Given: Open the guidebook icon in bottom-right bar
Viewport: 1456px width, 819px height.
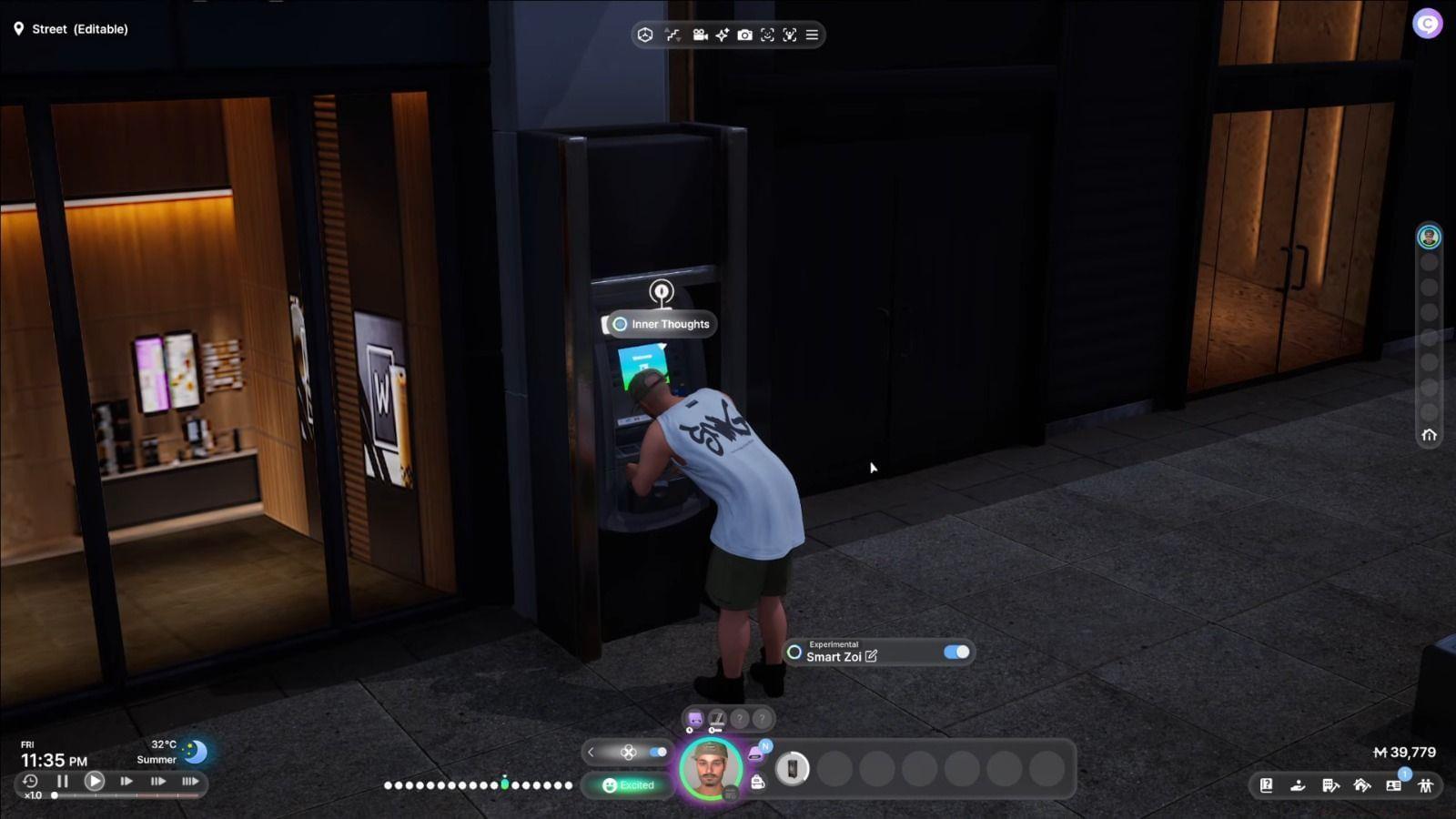Looking at the screenshot, I should pyautogui.click(x=1267, y=785).
